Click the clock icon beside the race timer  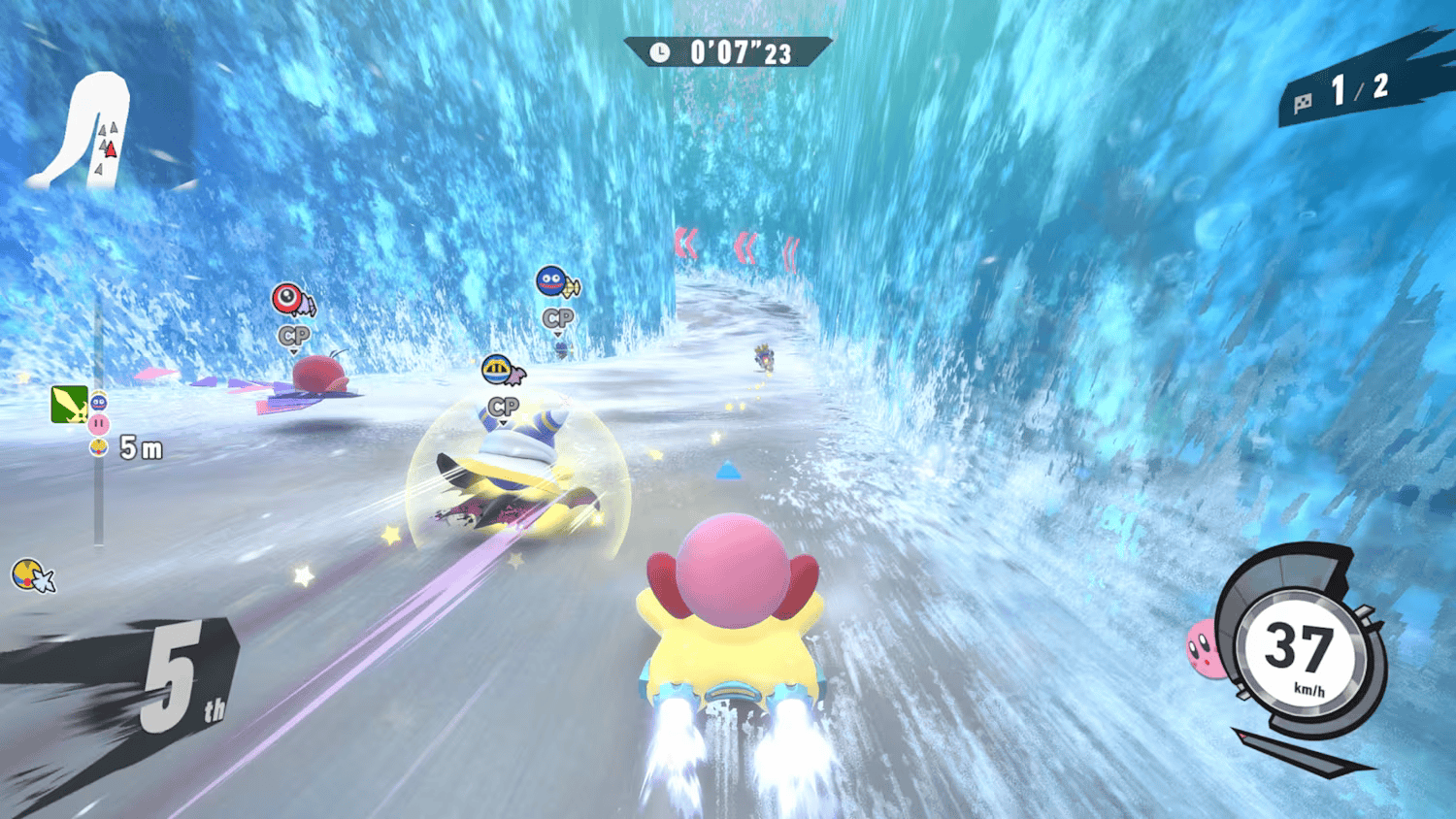click(661, 54)
